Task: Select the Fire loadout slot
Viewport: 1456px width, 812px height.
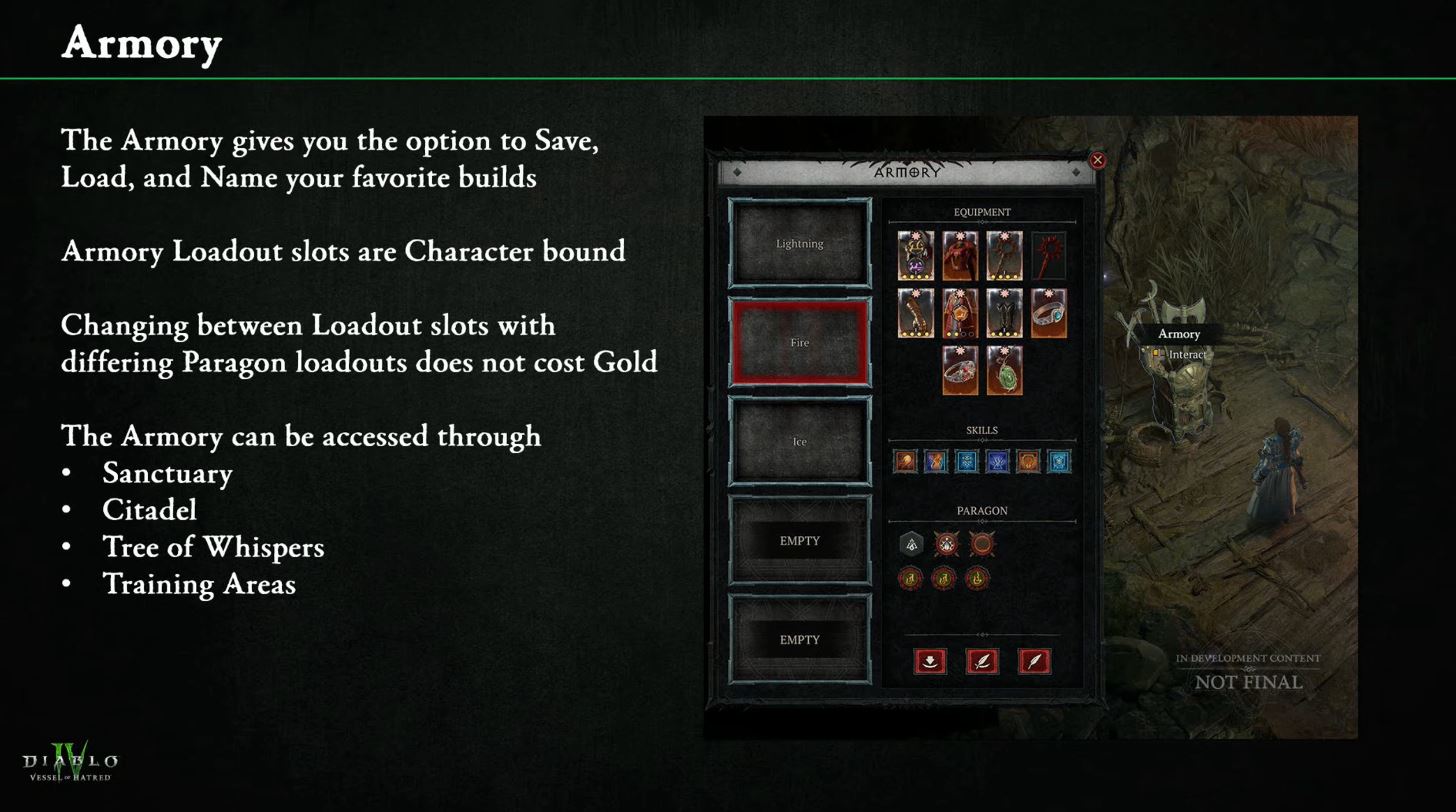Action: [x=799, y=342]
